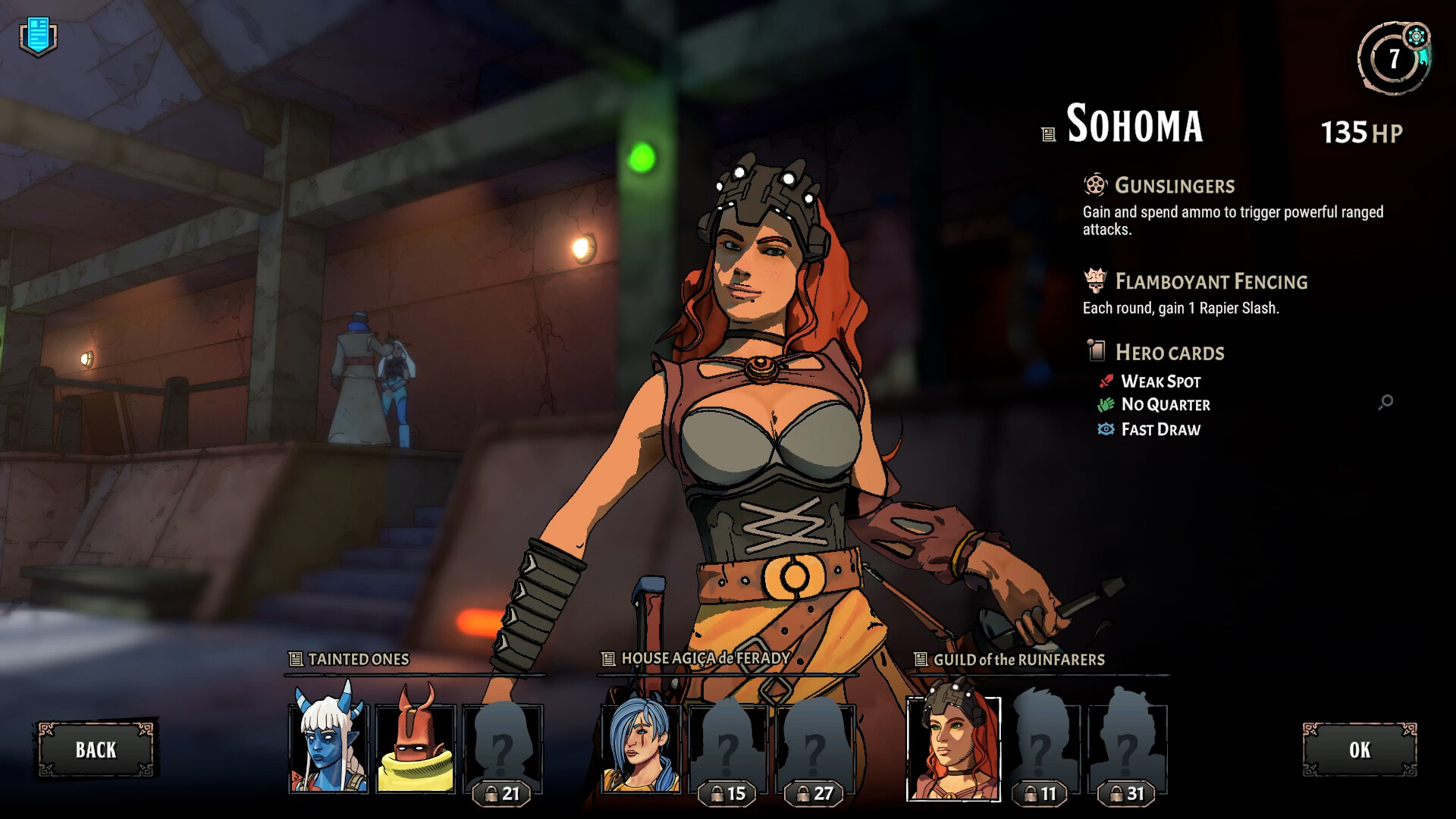This screenshot has height=819, width=1456.
Task: Confirm selection with the OK button
Action: 1358,750
